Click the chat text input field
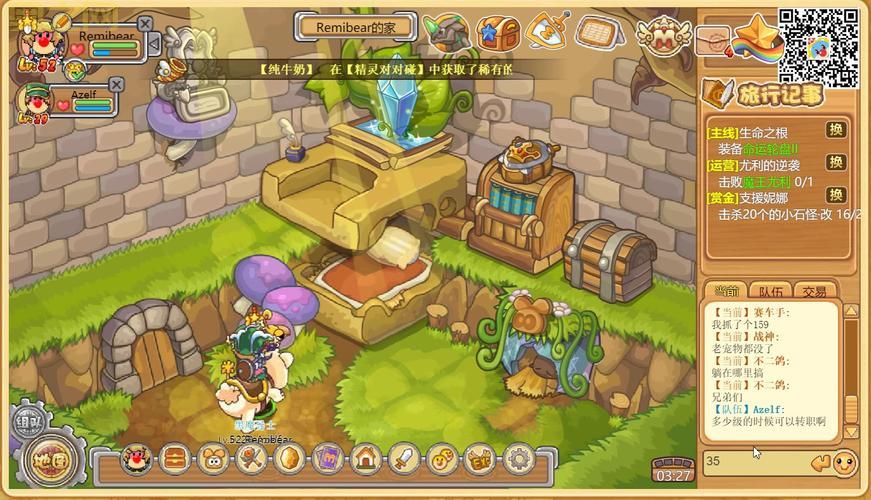 (x=755, y=461)
